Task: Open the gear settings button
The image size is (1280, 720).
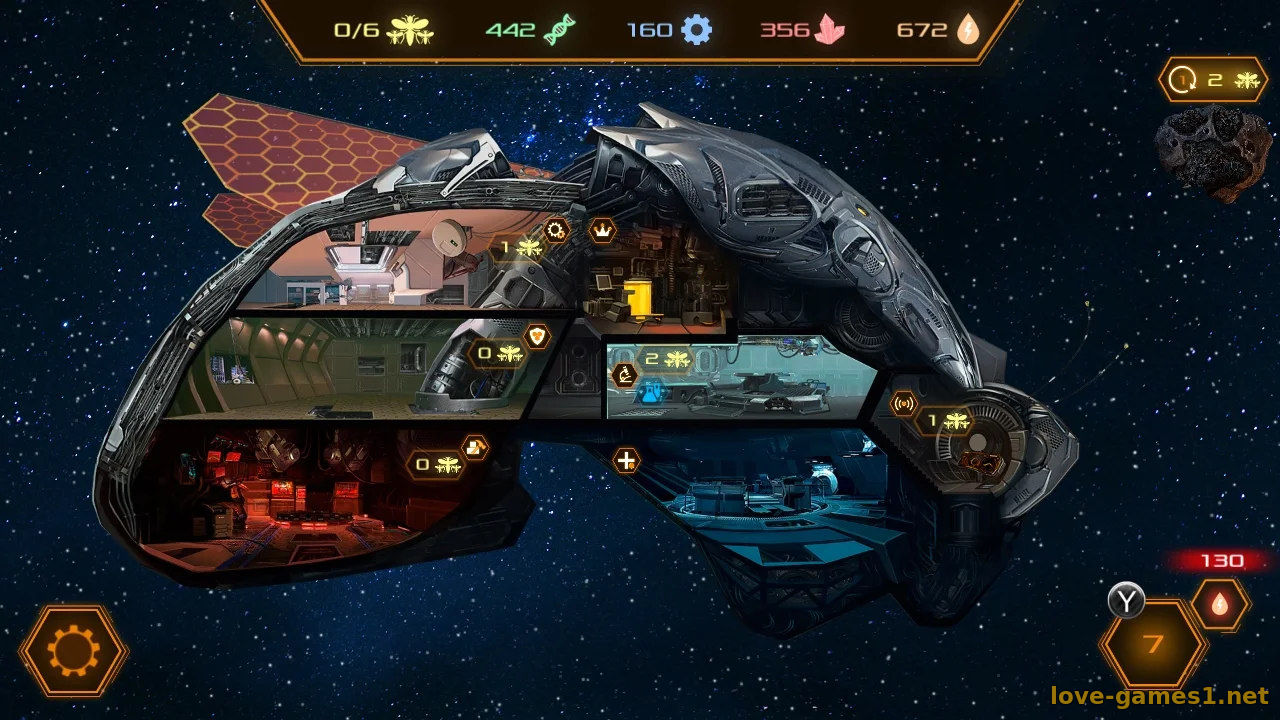Action: [74, 651]
